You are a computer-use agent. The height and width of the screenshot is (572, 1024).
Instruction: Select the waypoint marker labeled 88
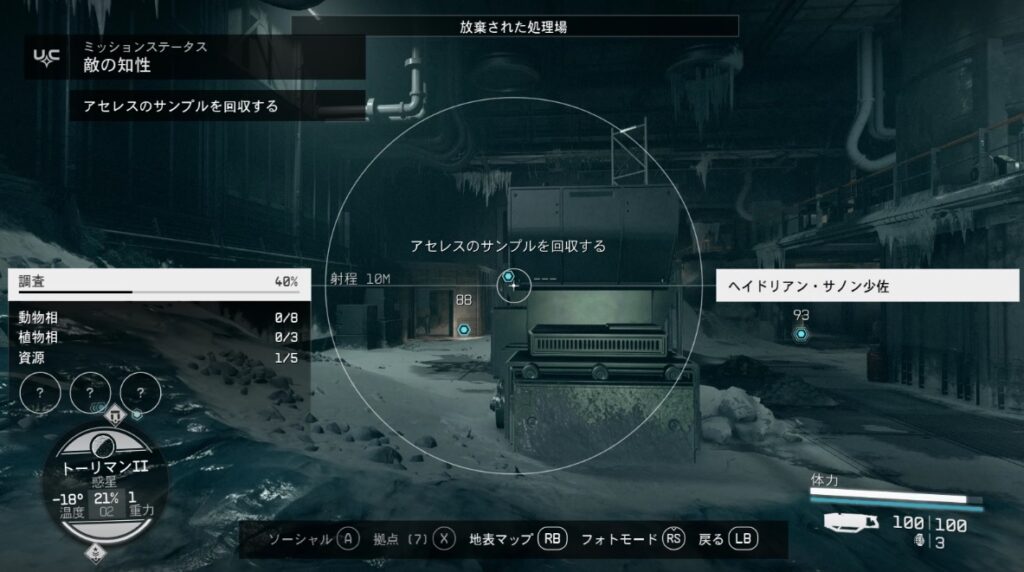pyautogui.click(x=463, y=329)
